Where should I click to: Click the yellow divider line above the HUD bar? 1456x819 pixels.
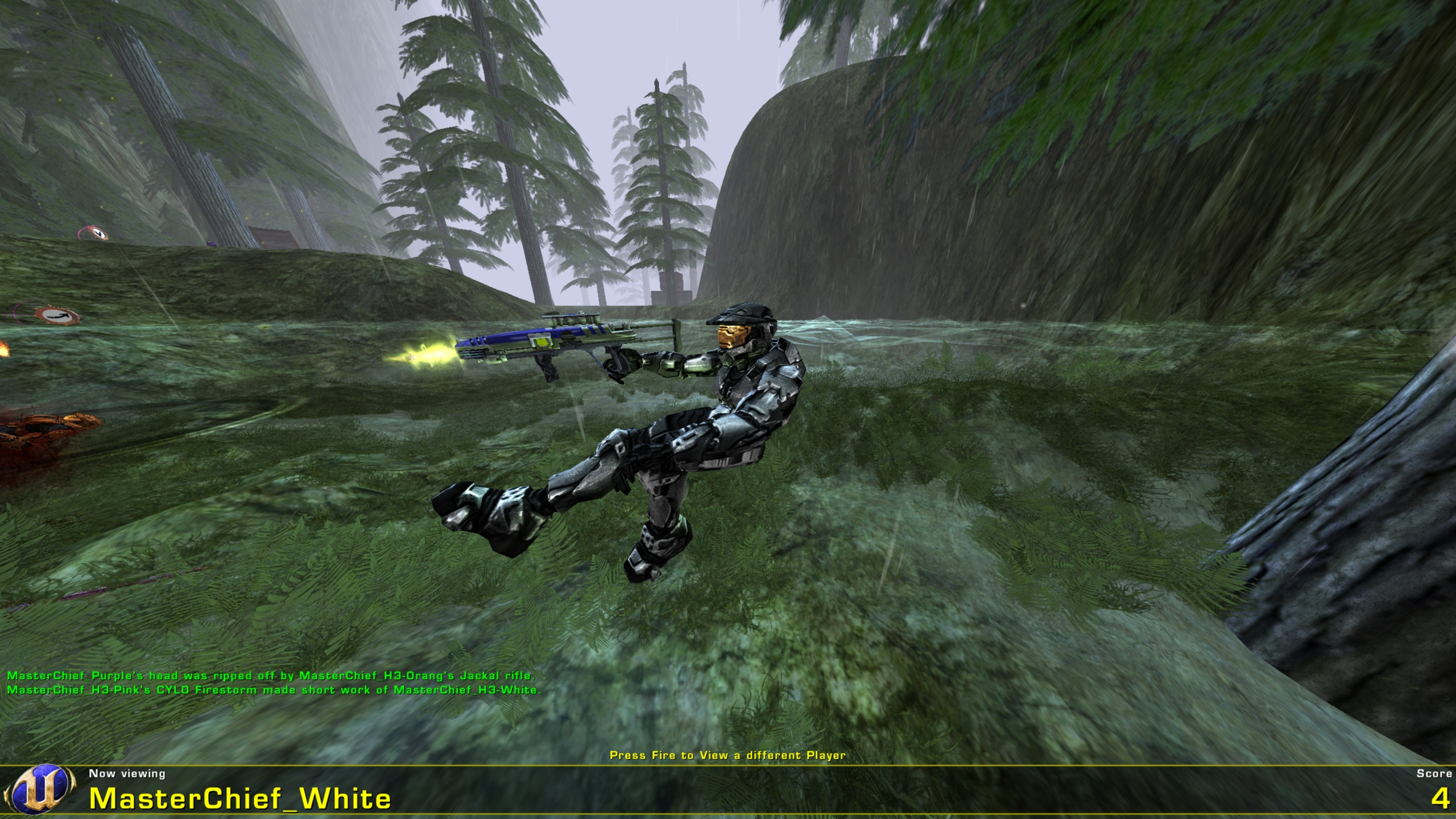(x=728, y=765)
